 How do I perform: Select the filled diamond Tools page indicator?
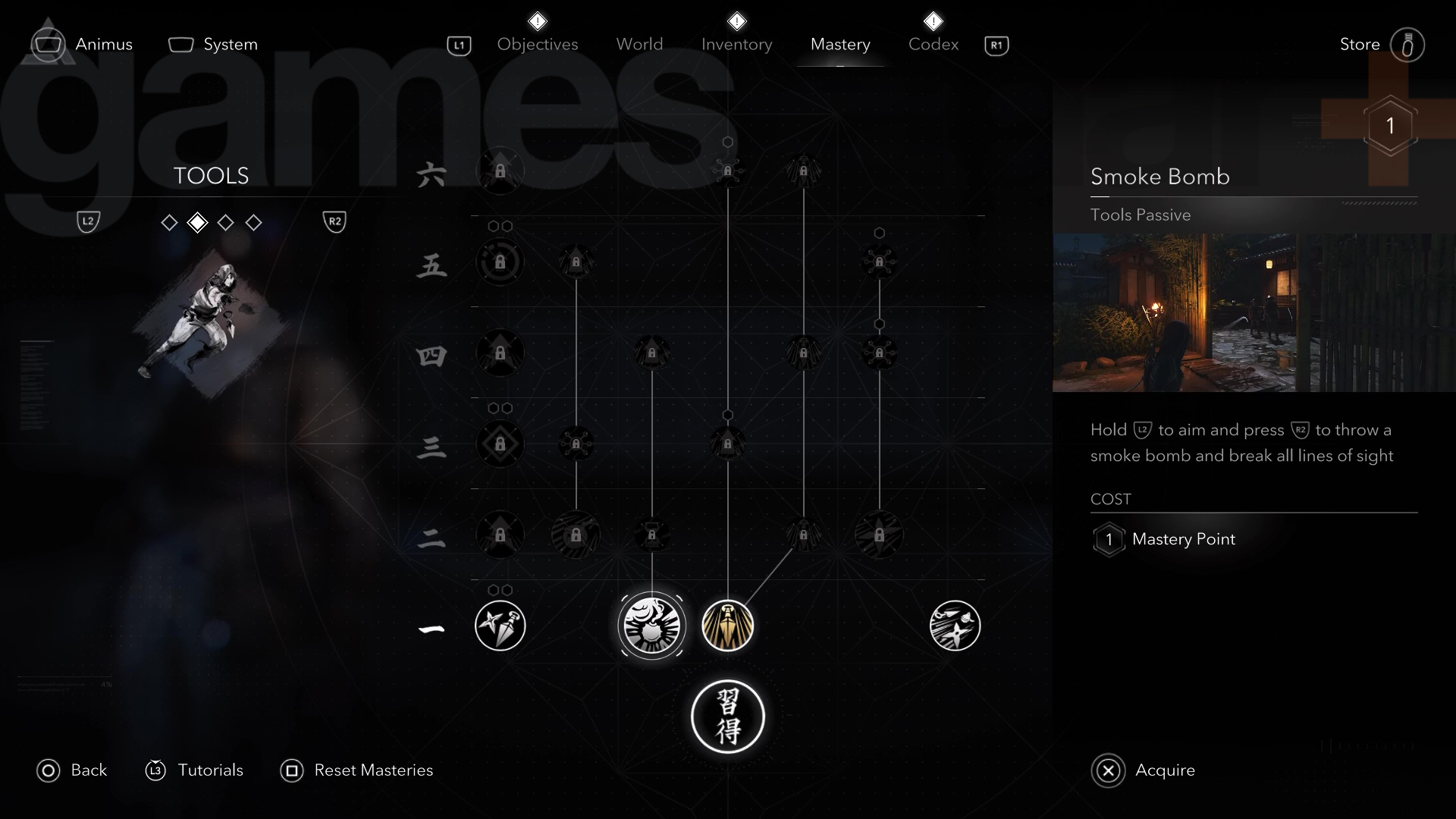click(x=197, y=222)
